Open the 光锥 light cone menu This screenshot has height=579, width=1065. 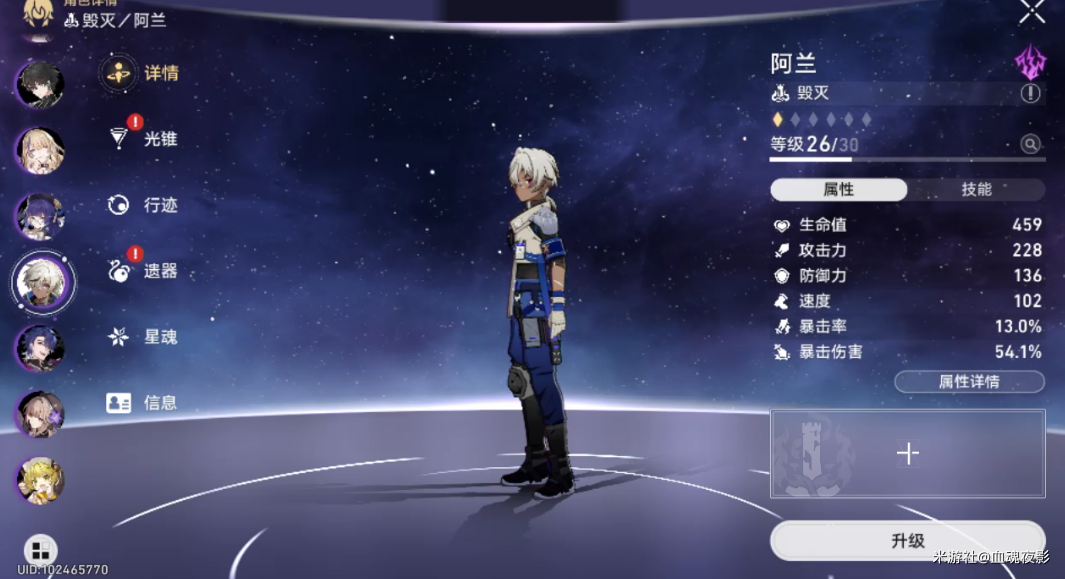click(x=142, y=139)
